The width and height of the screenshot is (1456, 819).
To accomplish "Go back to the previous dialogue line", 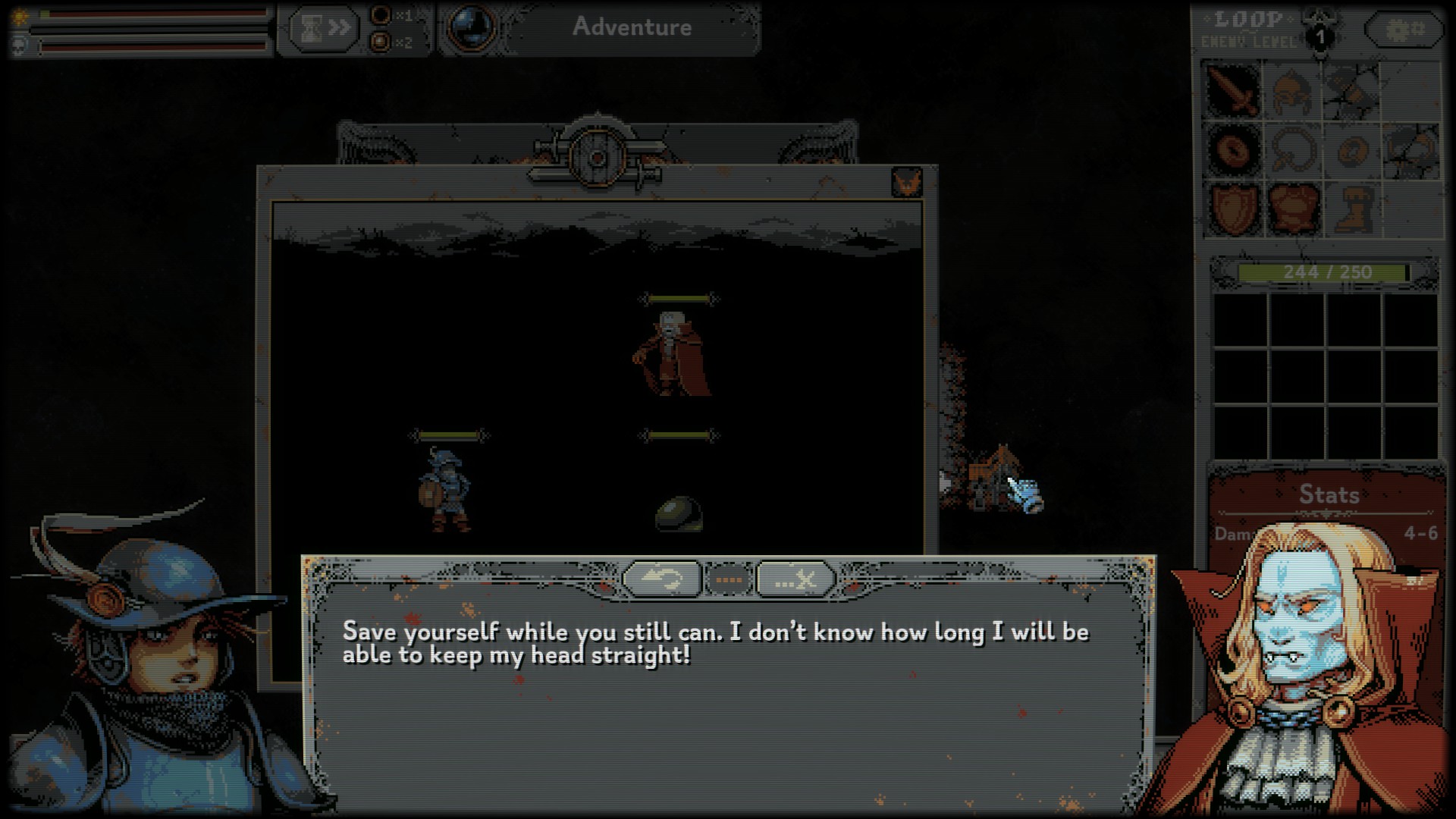I will click(x=661, y=580).
